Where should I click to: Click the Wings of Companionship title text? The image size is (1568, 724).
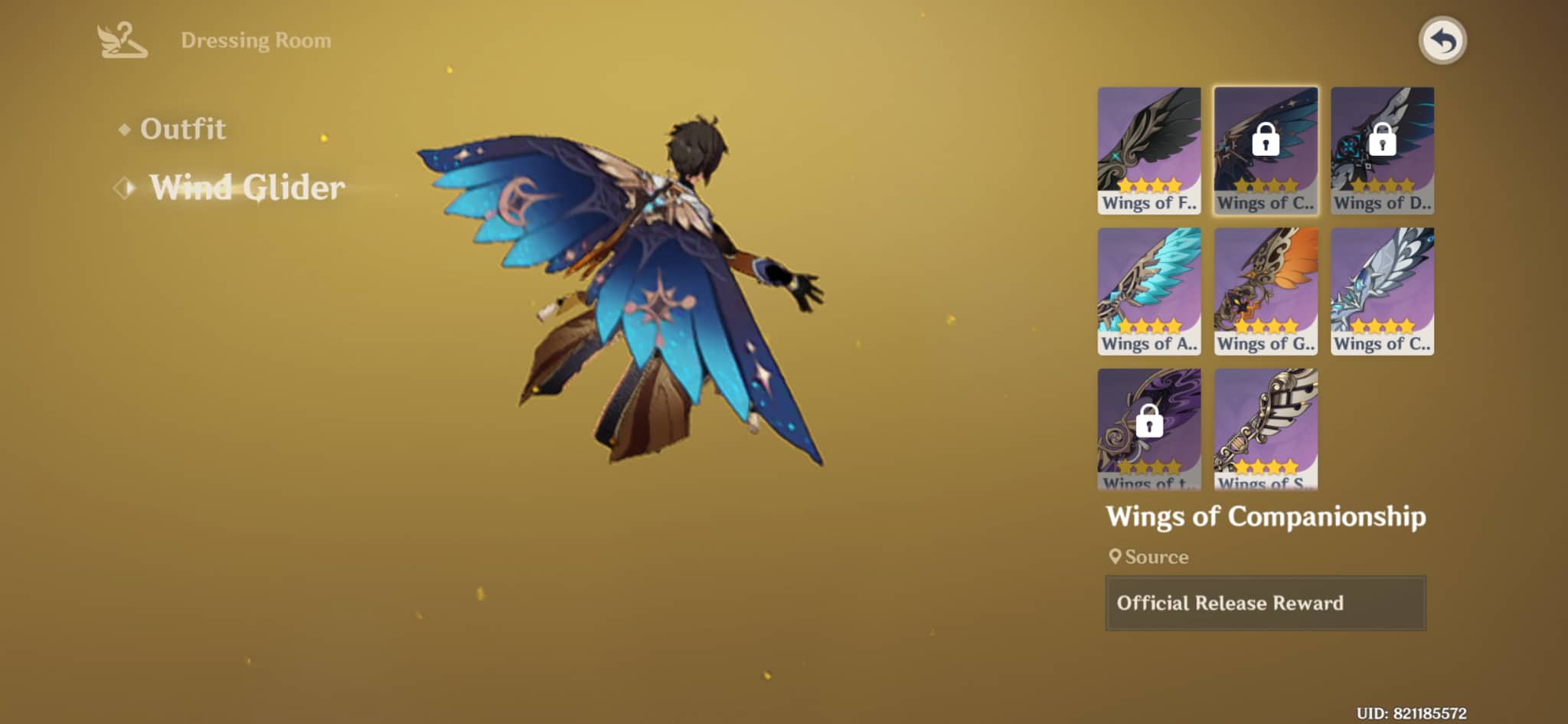(x=1267, y=516)
